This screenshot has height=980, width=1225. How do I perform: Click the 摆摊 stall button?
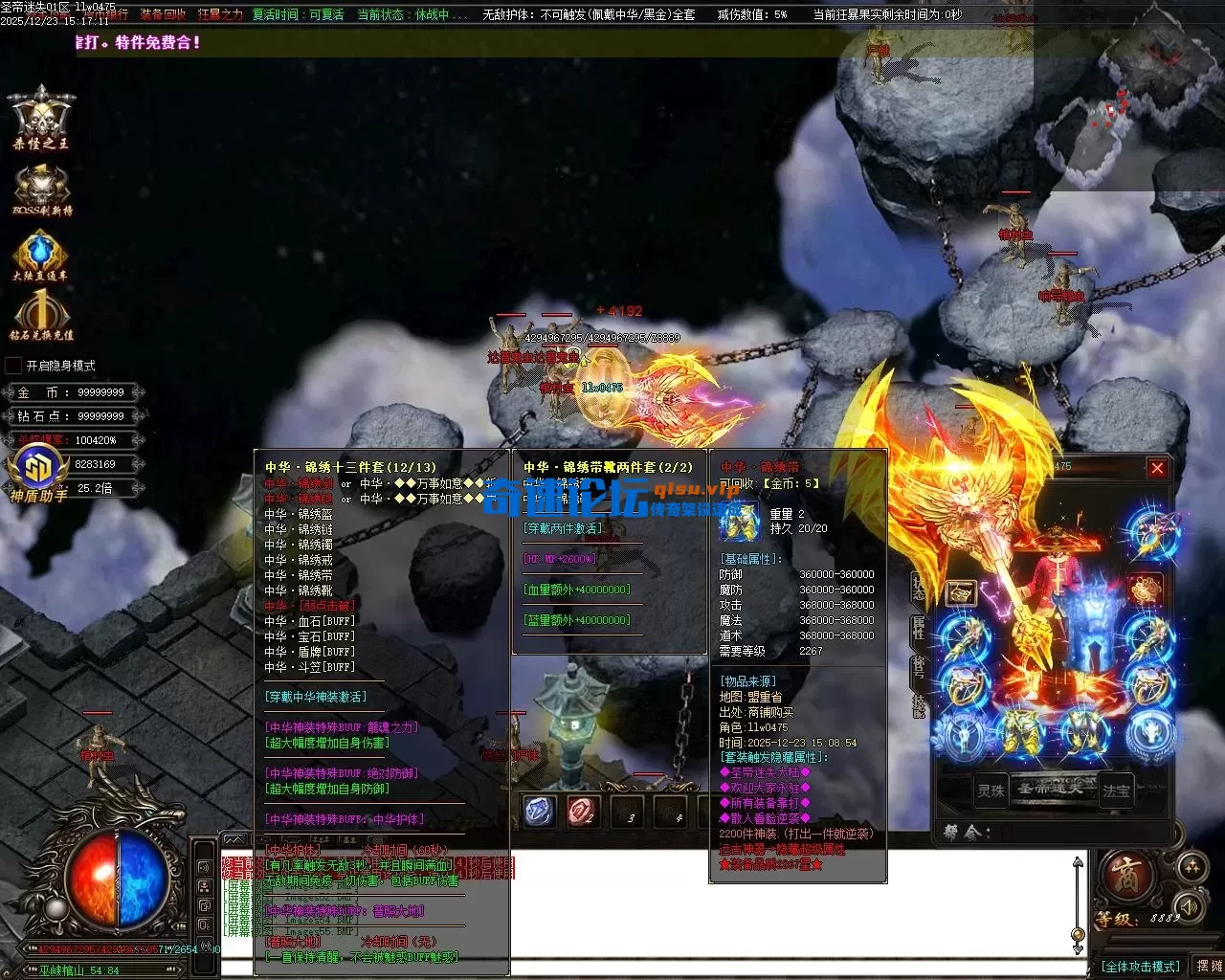point(1209,967)
